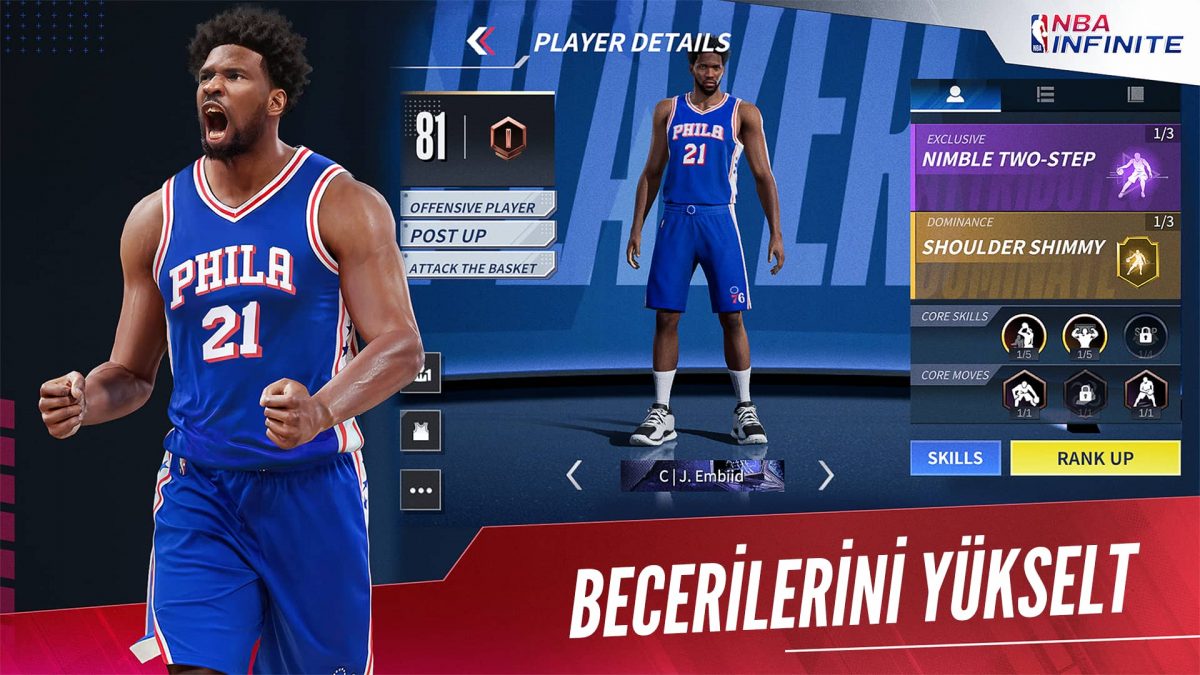Click the bronze rank badge

tap(508, 138)
